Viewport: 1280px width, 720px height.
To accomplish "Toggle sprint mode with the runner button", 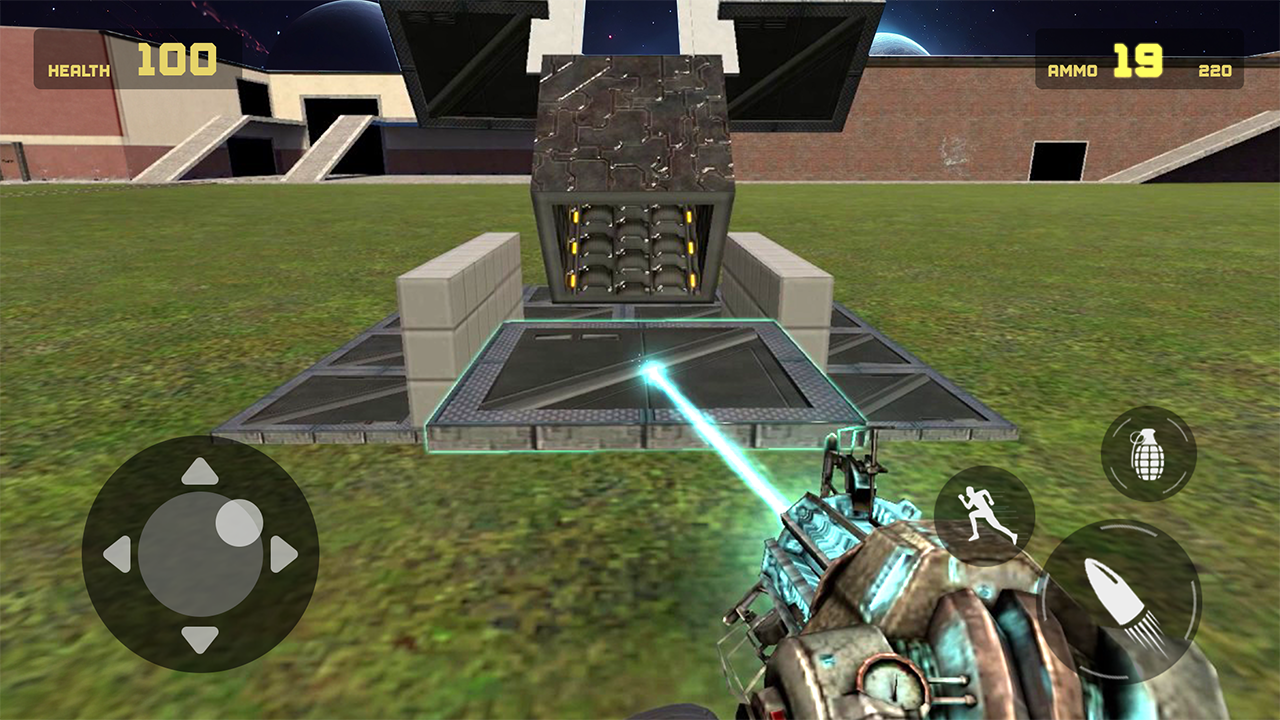I will click(x=984, y=517).
